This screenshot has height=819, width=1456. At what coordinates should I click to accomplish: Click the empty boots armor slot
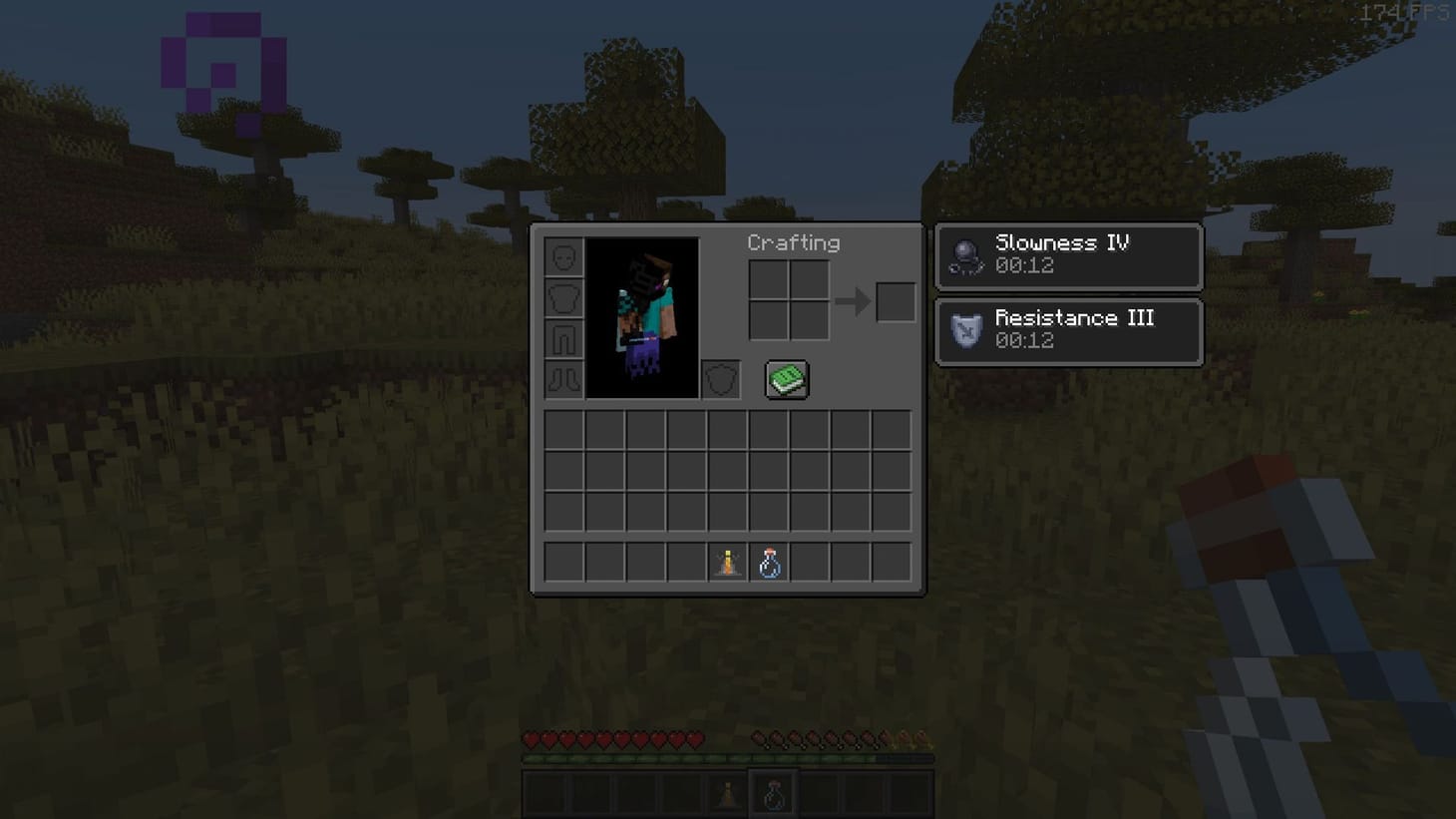[562, 379]
